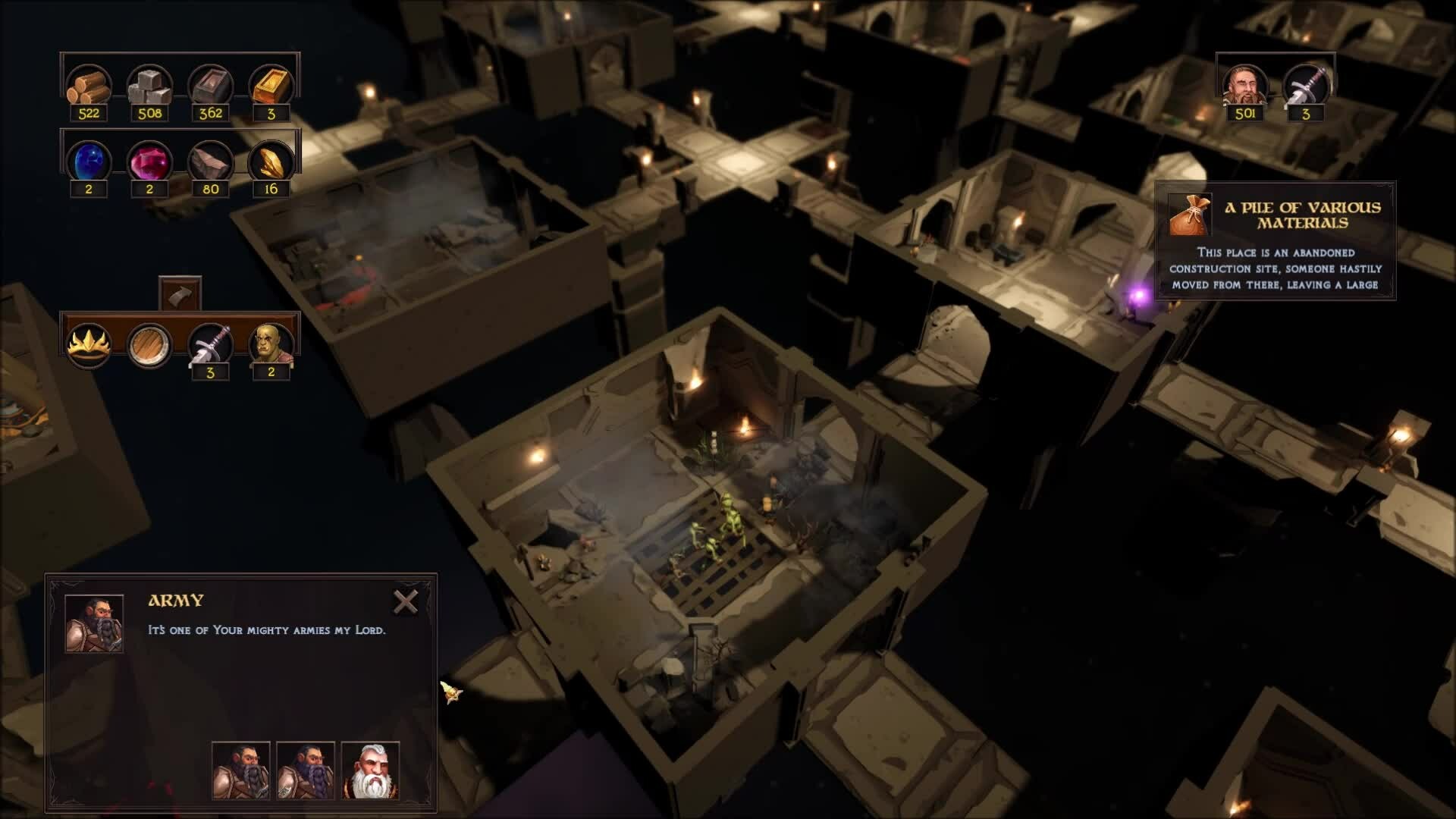Click the dwarf population icon showing 501

(x=1244, y=85)
